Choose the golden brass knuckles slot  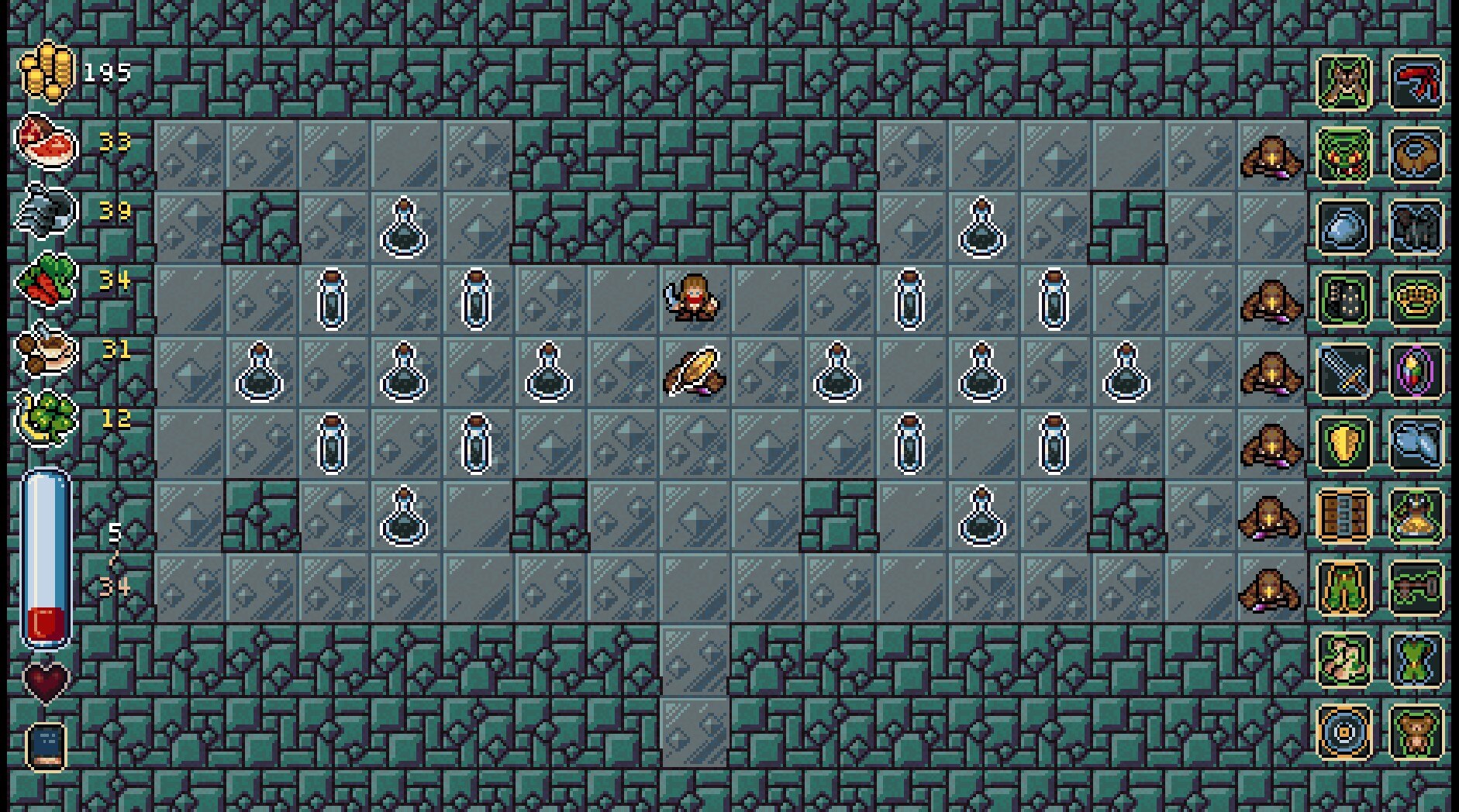1416,299
